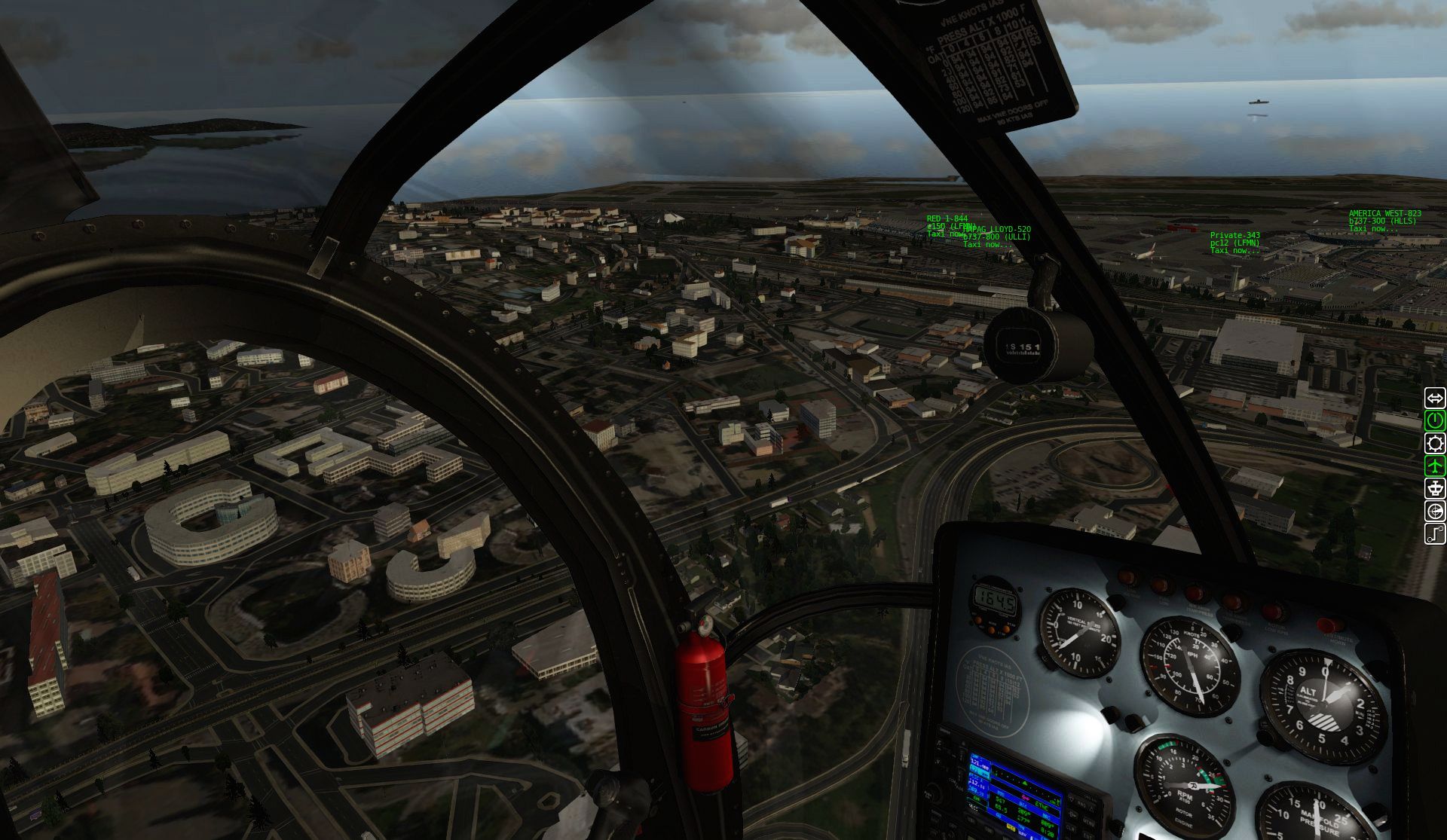Toggle the green airplane icon
1447x840 pixels.
click(1435, 466)
